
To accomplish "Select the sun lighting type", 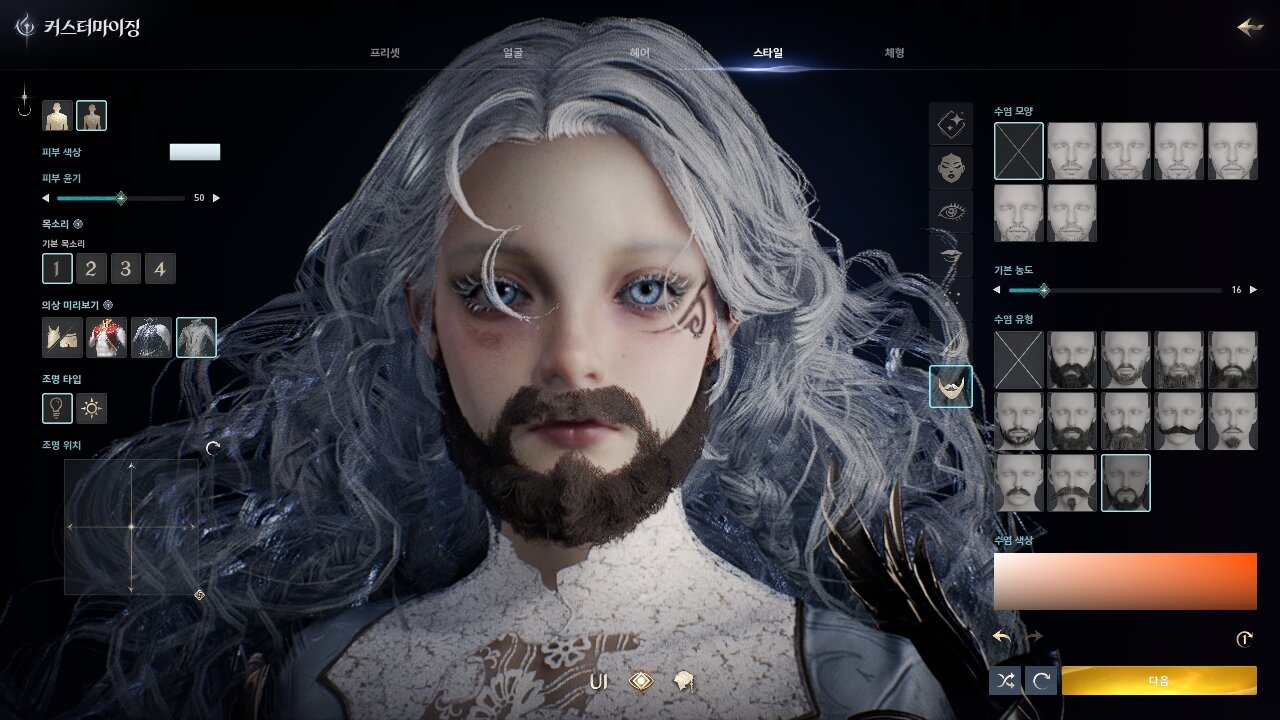I will (92, 408).
